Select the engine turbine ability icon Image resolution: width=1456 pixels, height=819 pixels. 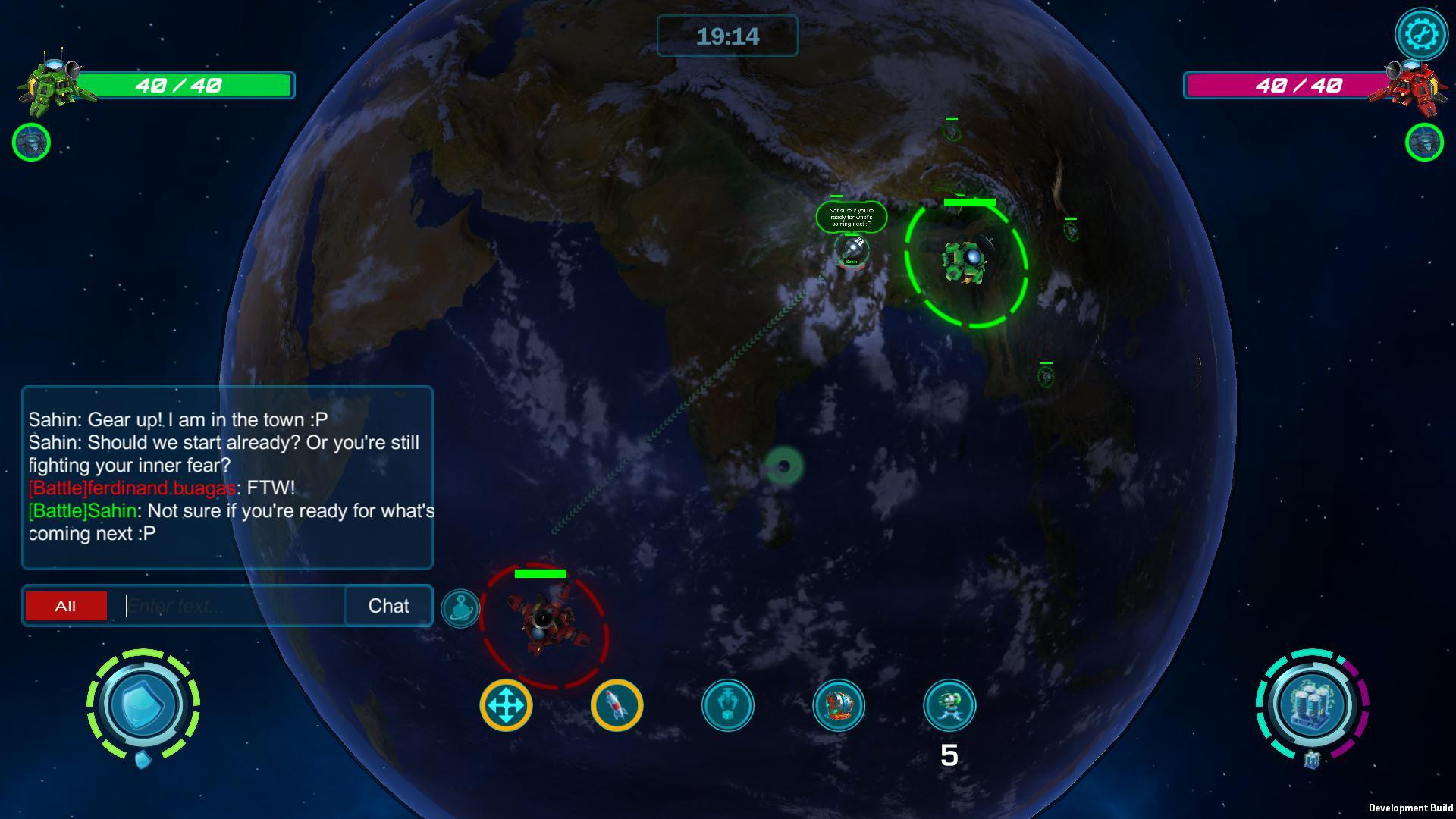click(x=839, y=704)
